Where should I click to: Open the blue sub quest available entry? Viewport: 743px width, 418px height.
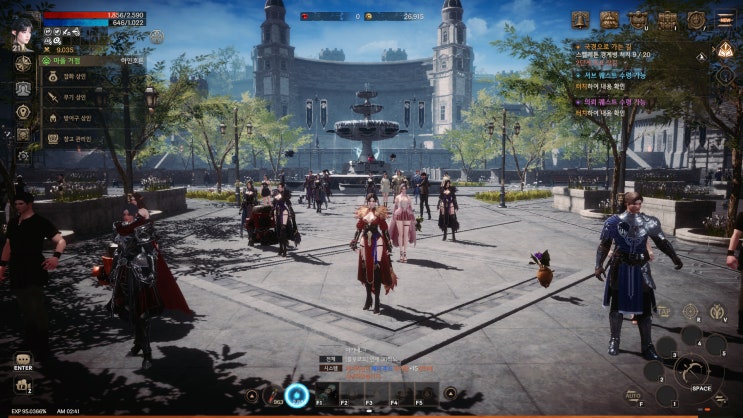(x=612, y=74)
